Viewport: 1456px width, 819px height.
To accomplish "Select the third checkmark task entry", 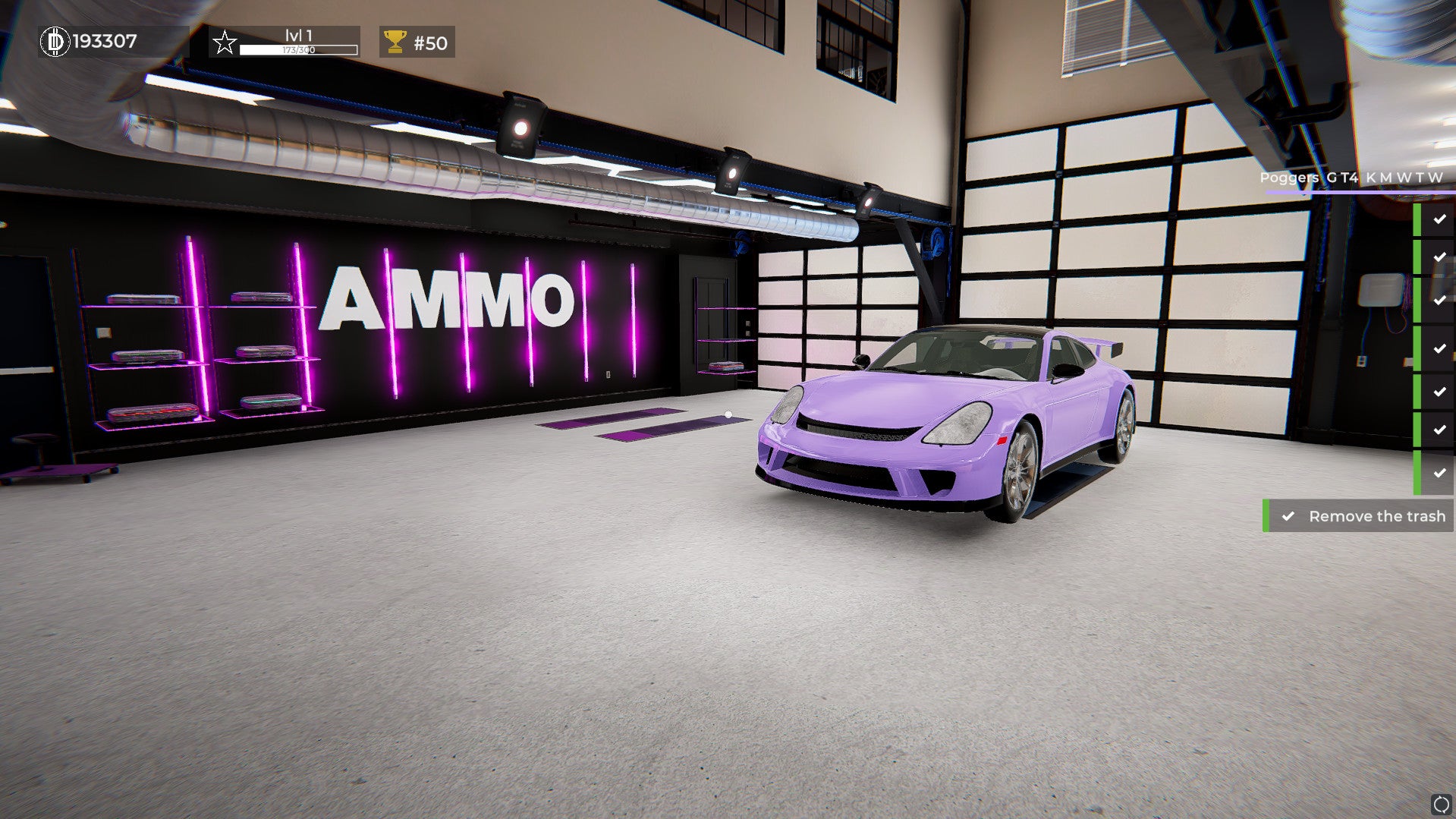I will tap(1438, 301).
